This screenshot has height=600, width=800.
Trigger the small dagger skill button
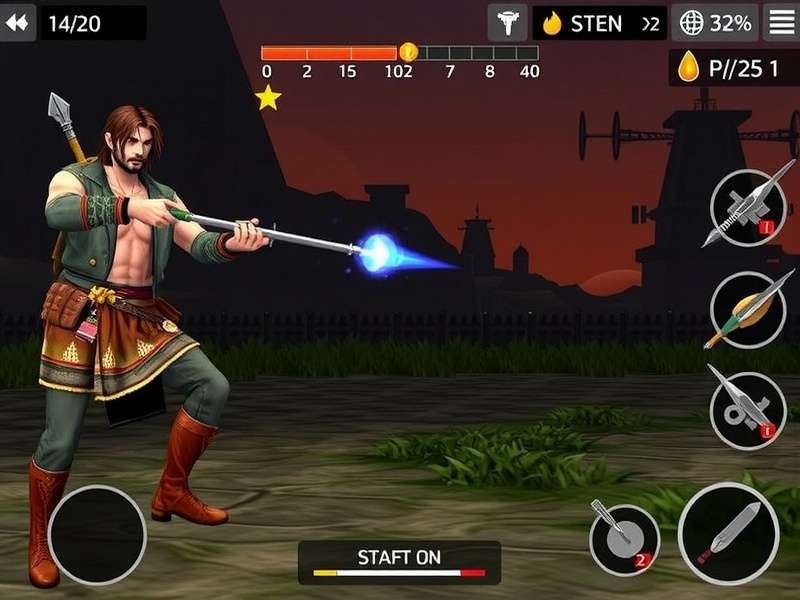[x=624, y=539]
